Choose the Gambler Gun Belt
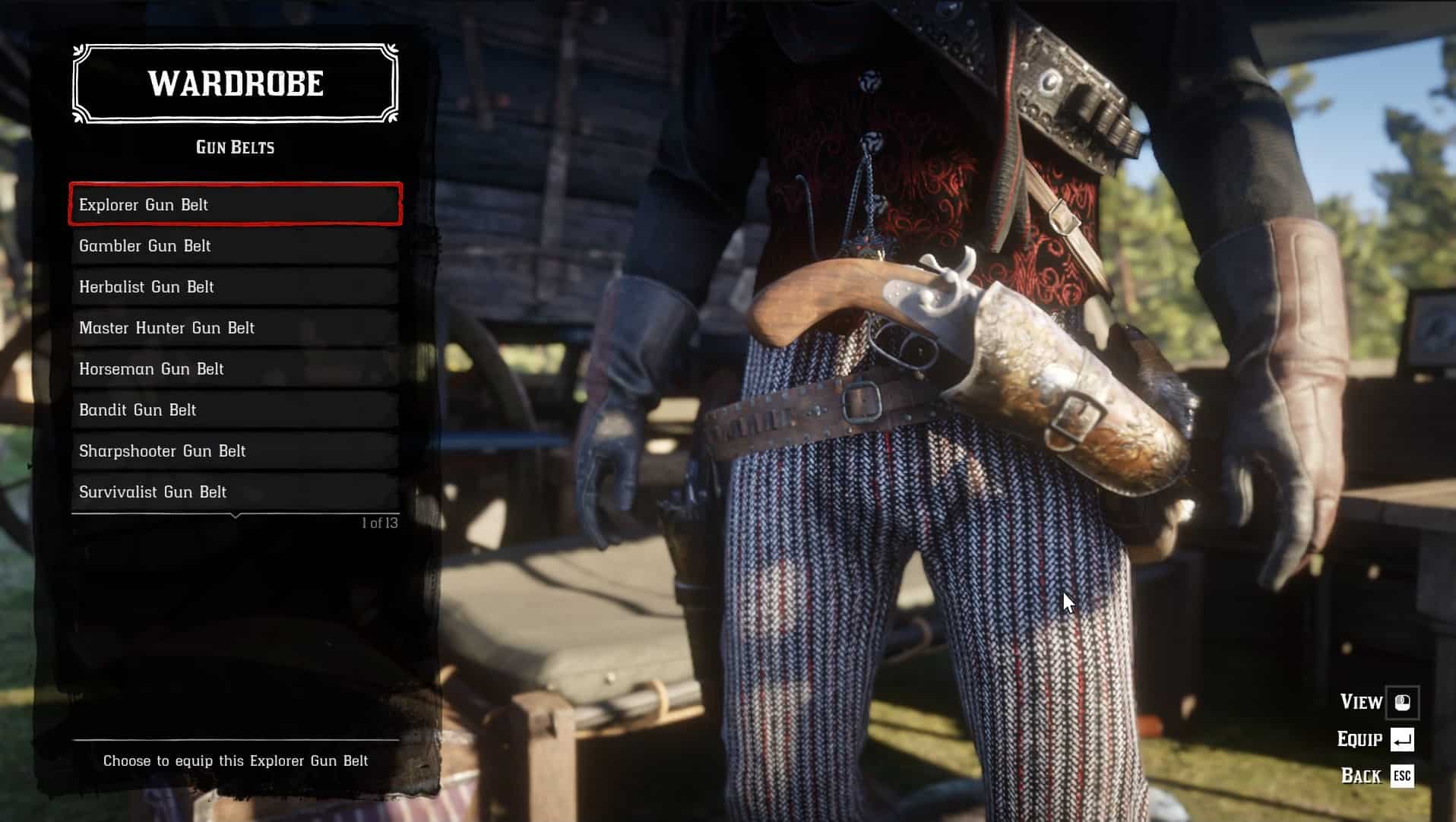Screen dimensions: 1456x822 (x=235, y=245)
